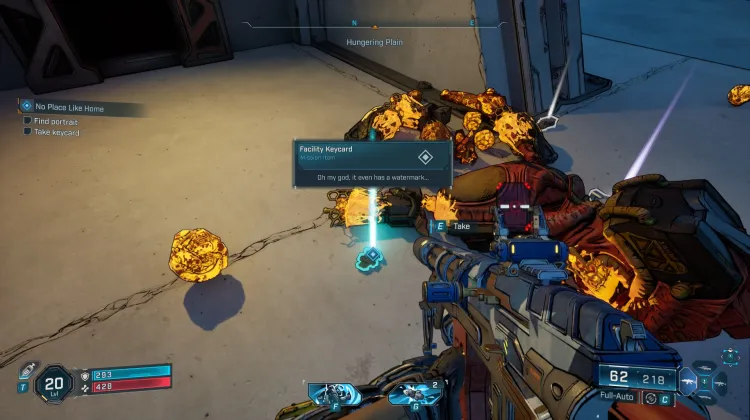Screen dimensions: 750x420
Task: Select the grenade ability icon with count 2
Action: (408, 393)
